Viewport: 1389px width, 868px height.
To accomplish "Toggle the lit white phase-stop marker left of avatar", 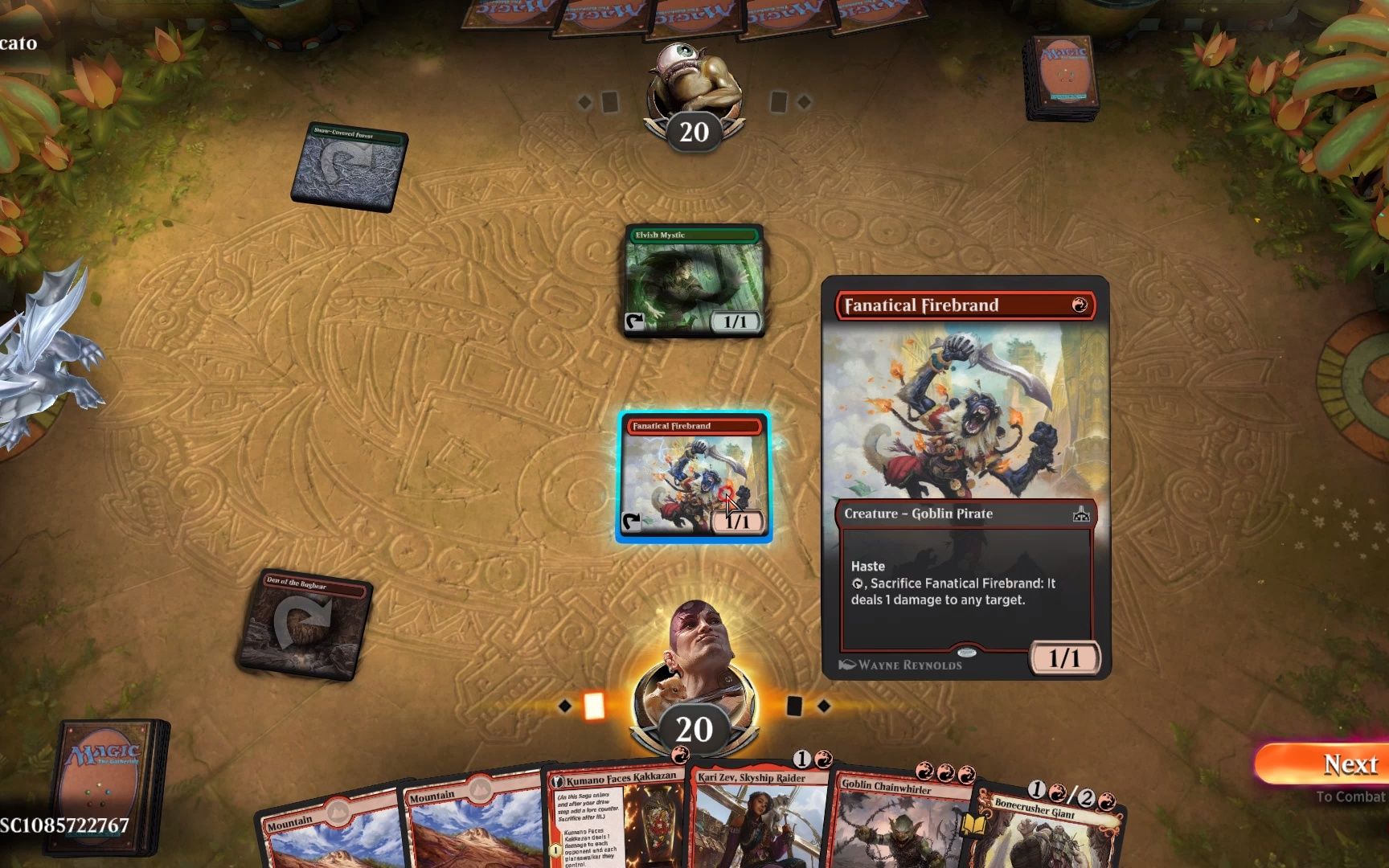I will pos(594,706).
